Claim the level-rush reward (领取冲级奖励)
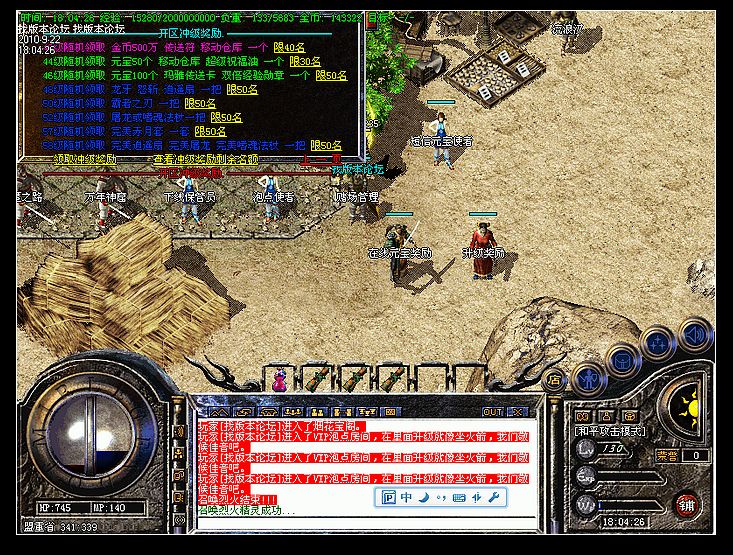733x555 pixels. (x=84, y=159)
